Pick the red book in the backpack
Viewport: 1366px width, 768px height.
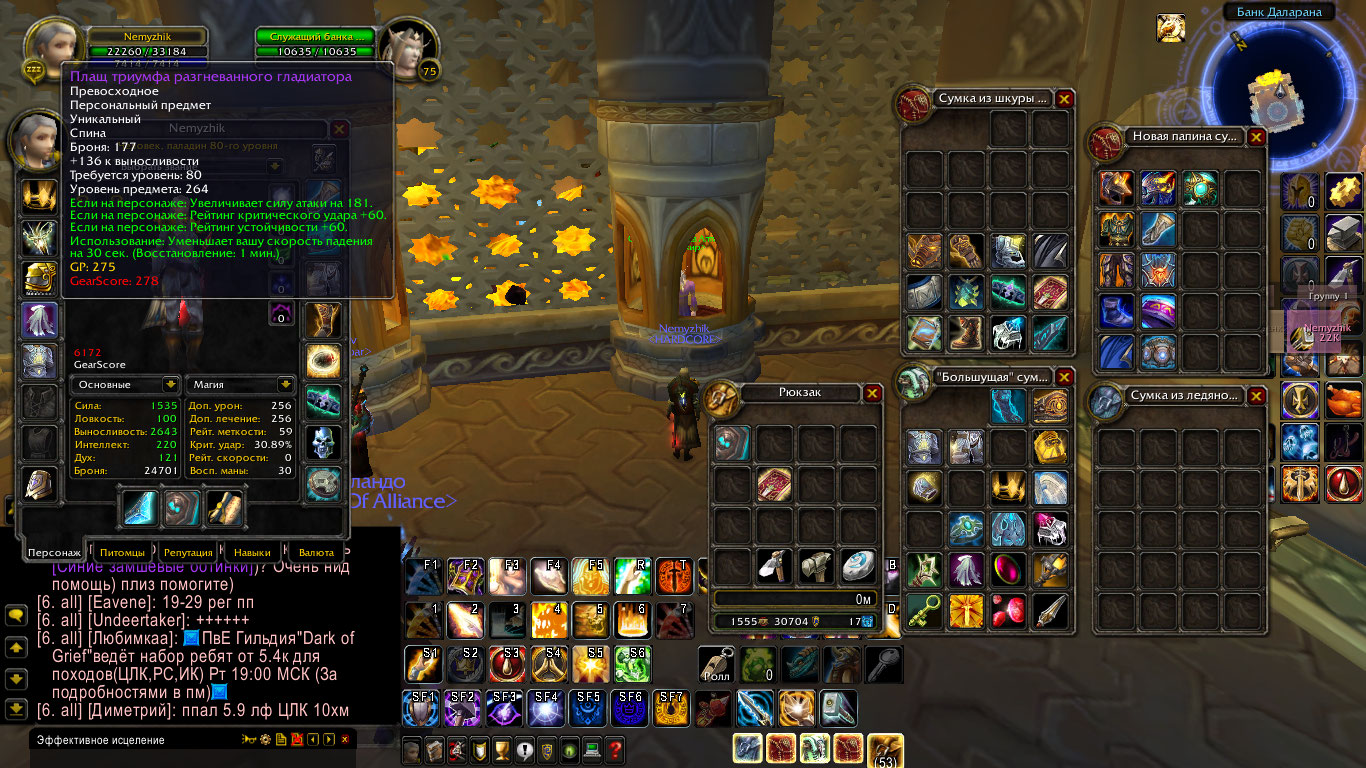click(774, 484)
